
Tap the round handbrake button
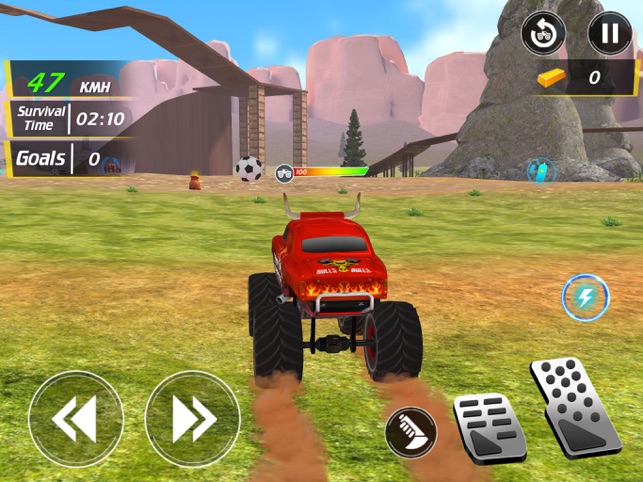point(410,431)
